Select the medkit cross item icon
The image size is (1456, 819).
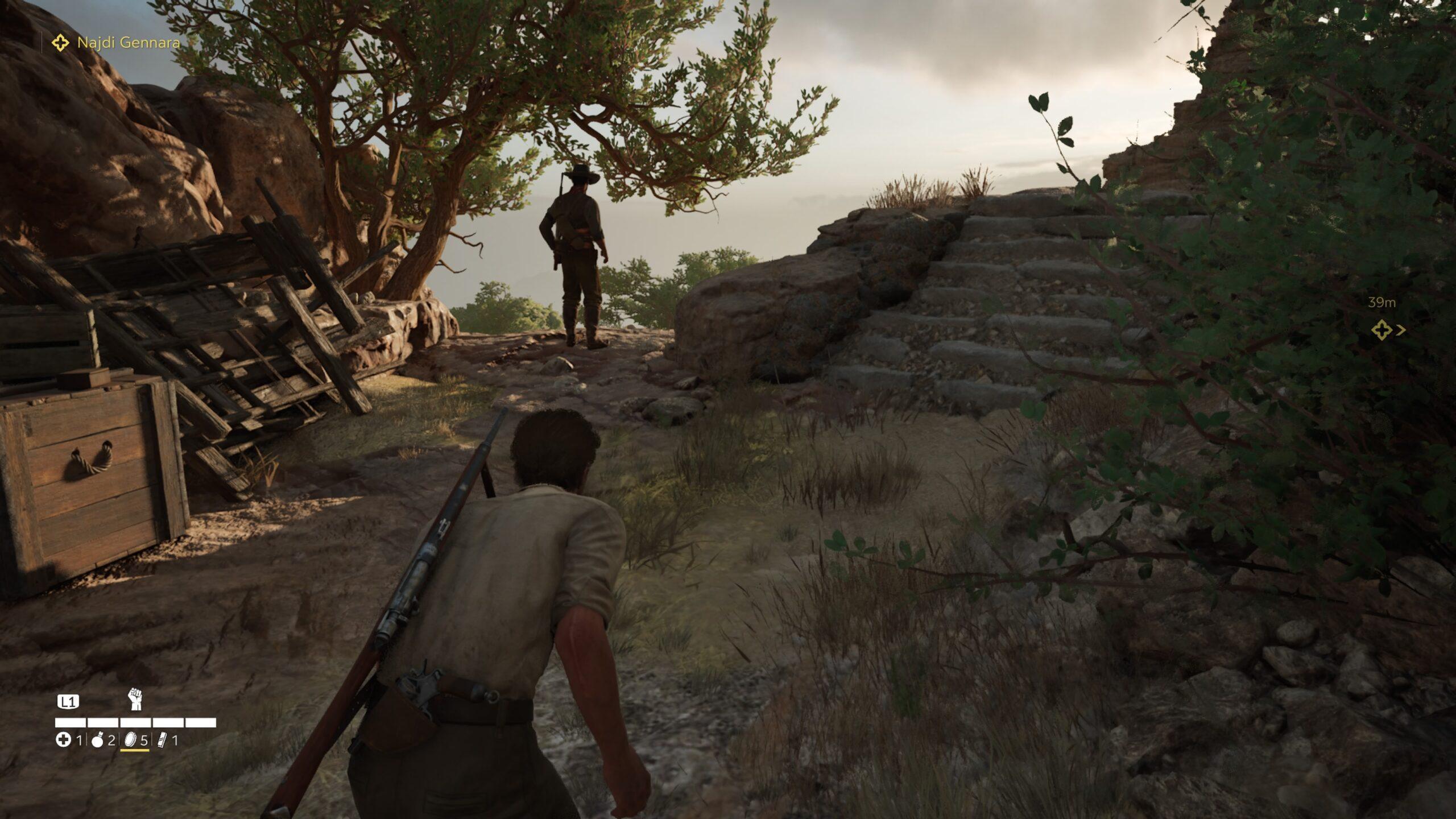(x=63, y=740)
